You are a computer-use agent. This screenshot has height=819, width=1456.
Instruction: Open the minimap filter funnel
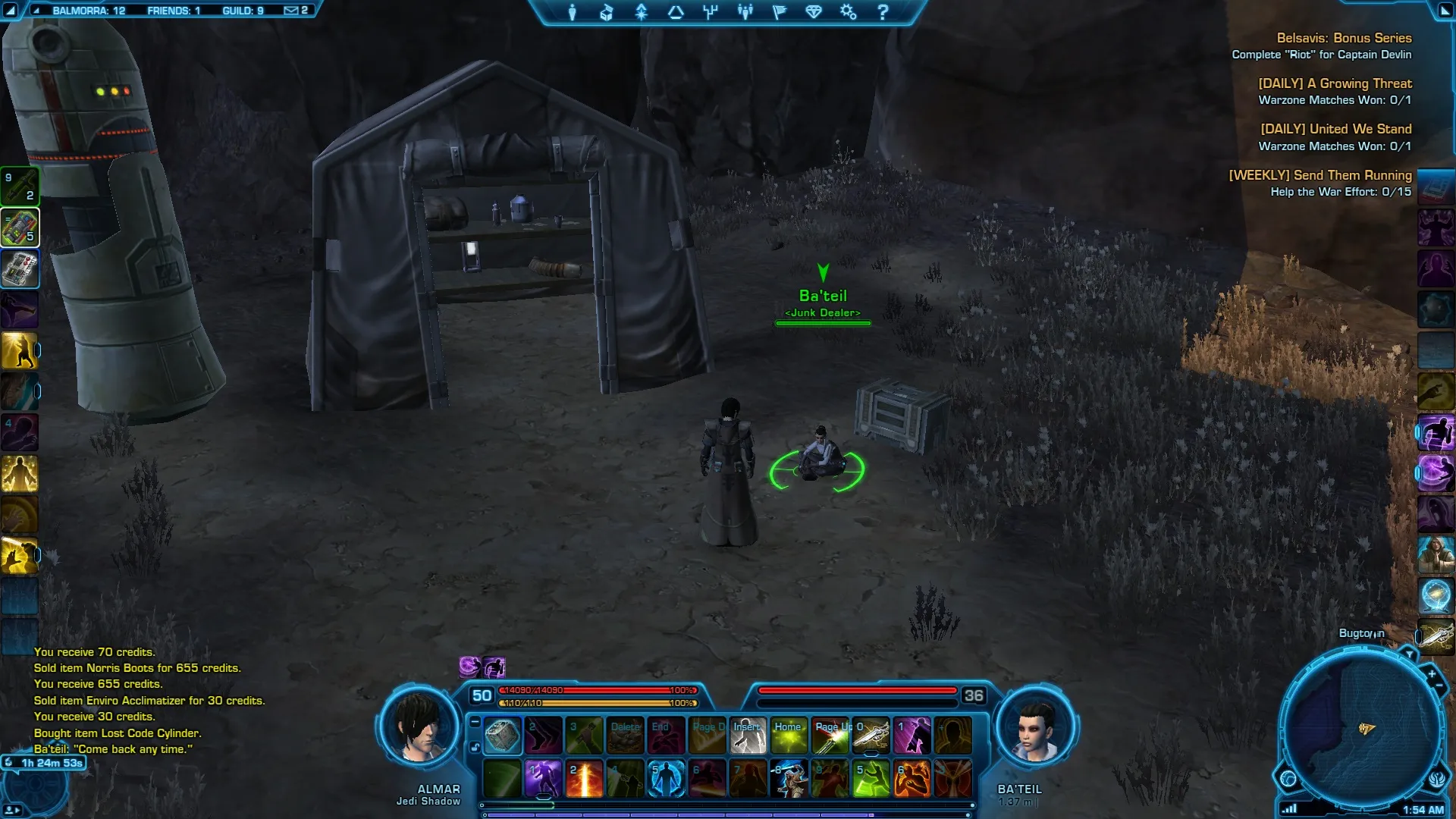coord(1409,654)
